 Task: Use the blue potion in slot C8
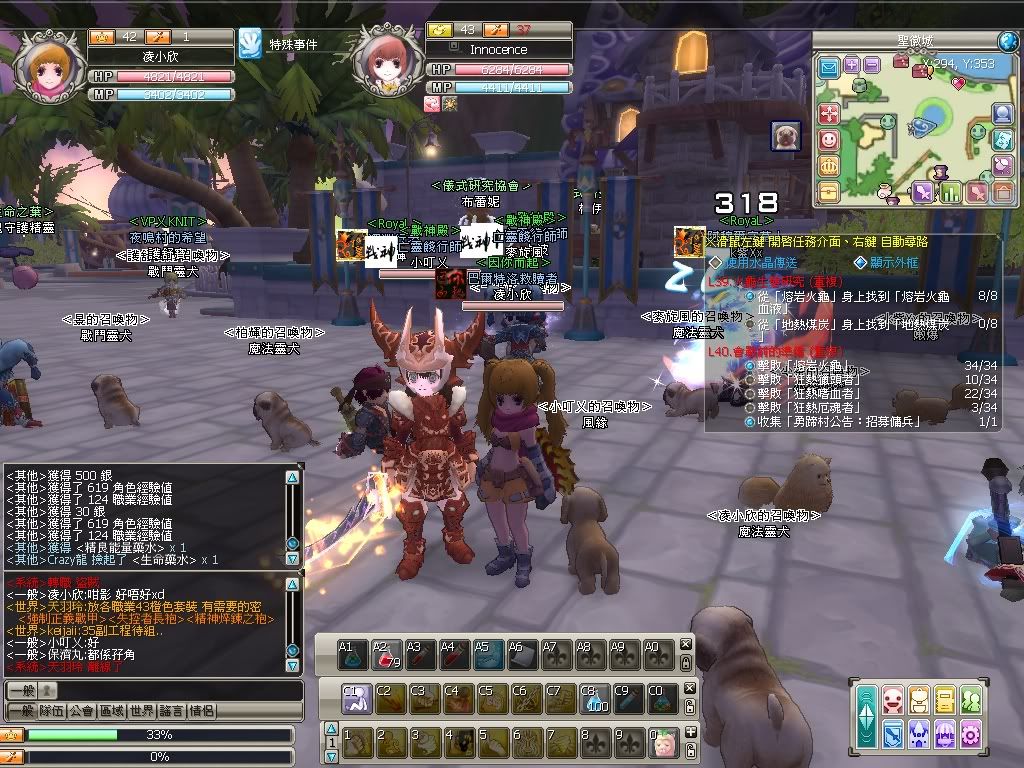[594, 697]
